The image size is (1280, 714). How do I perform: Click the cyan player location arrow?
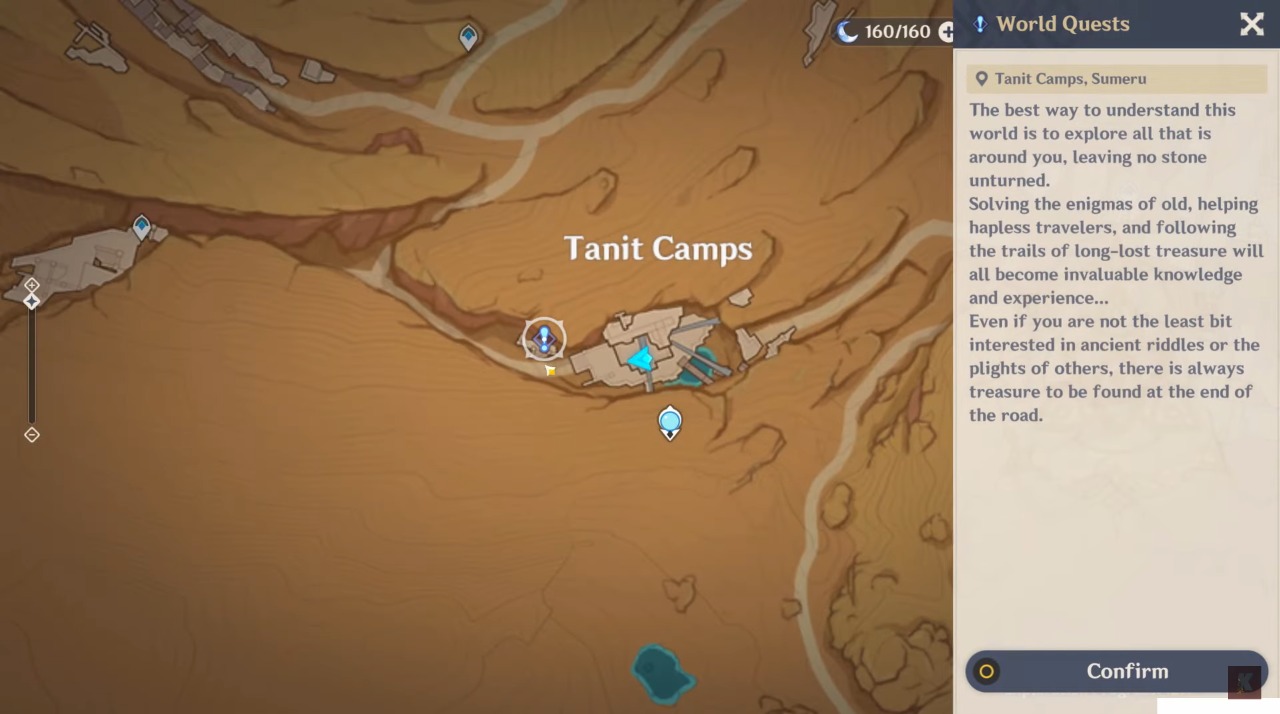[x=641, y=357]
